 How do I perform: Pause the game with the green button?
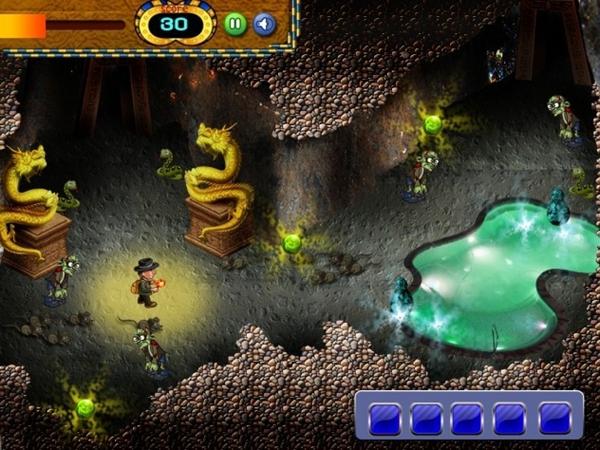tap(235, 24)
